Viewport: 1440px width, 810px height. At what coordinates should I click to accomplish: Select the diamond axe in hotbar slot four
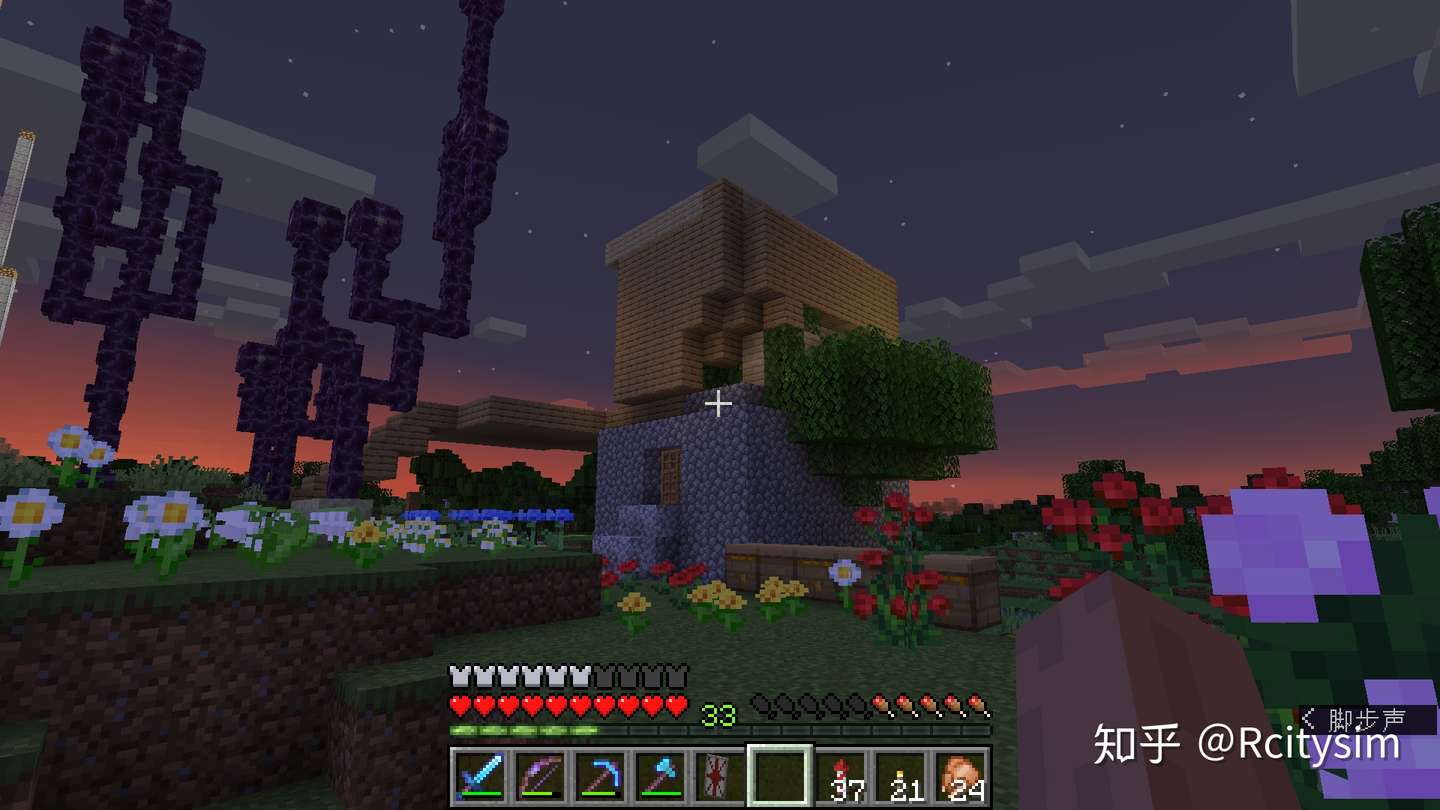[659, 776]
